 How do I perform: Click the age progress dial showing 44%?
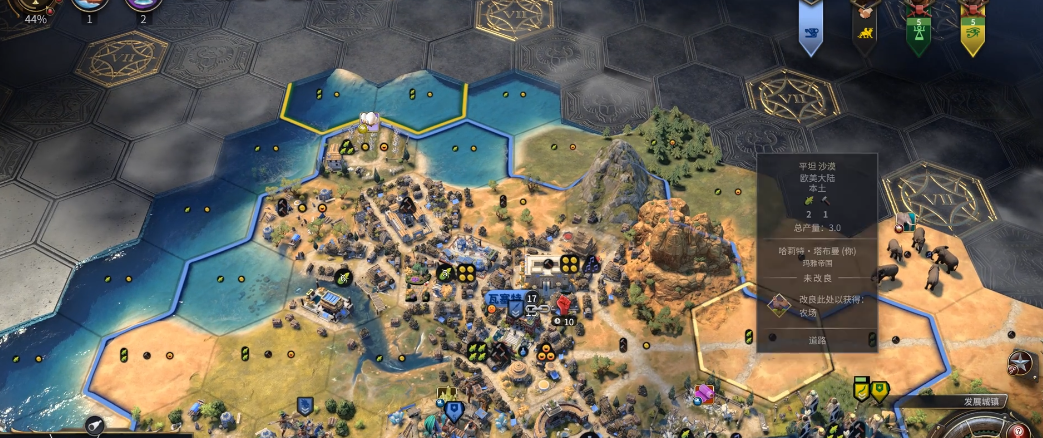coord(35,10)
